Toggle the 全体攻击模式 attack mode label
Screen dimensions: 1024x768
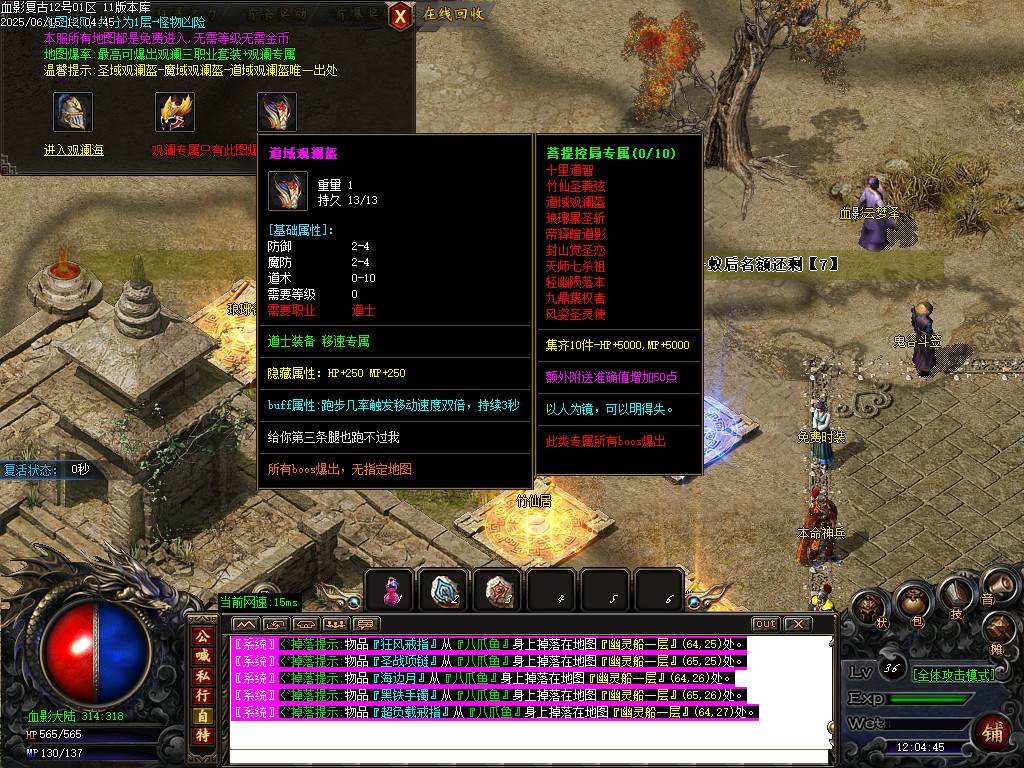[x=953, y=675]
